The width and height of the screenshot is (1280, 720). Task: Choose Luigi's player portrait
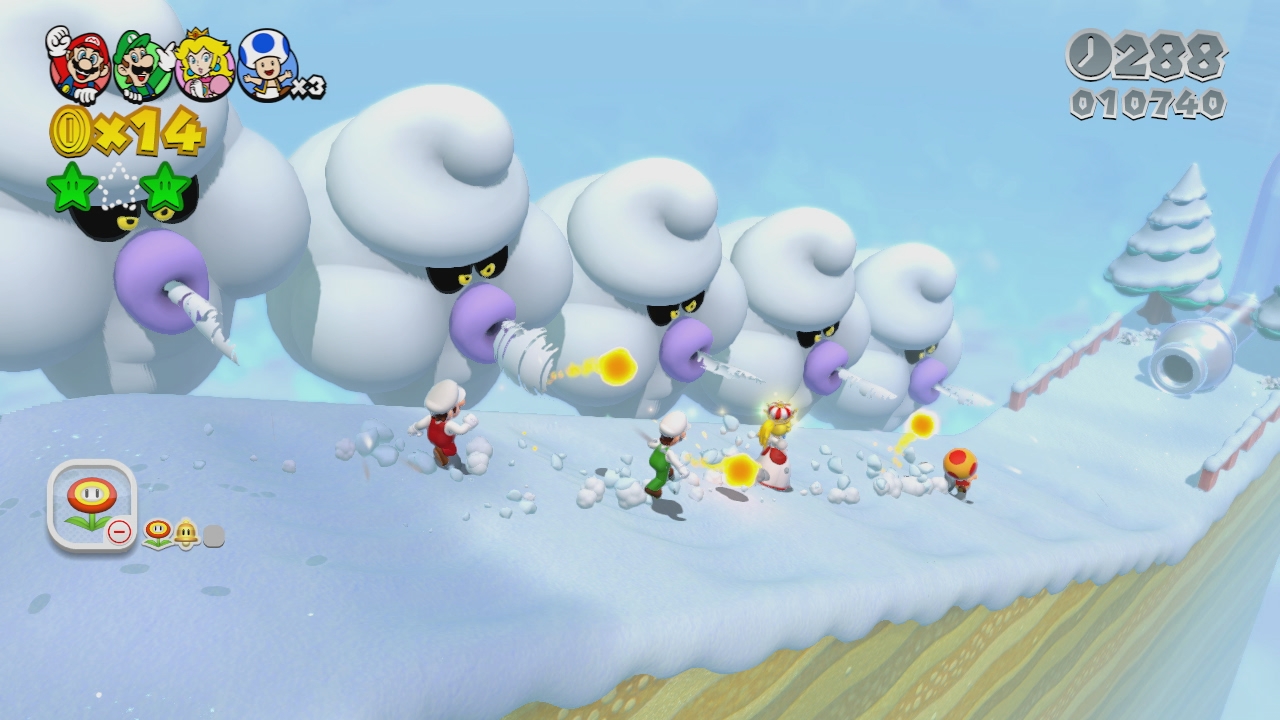[143, 64]
